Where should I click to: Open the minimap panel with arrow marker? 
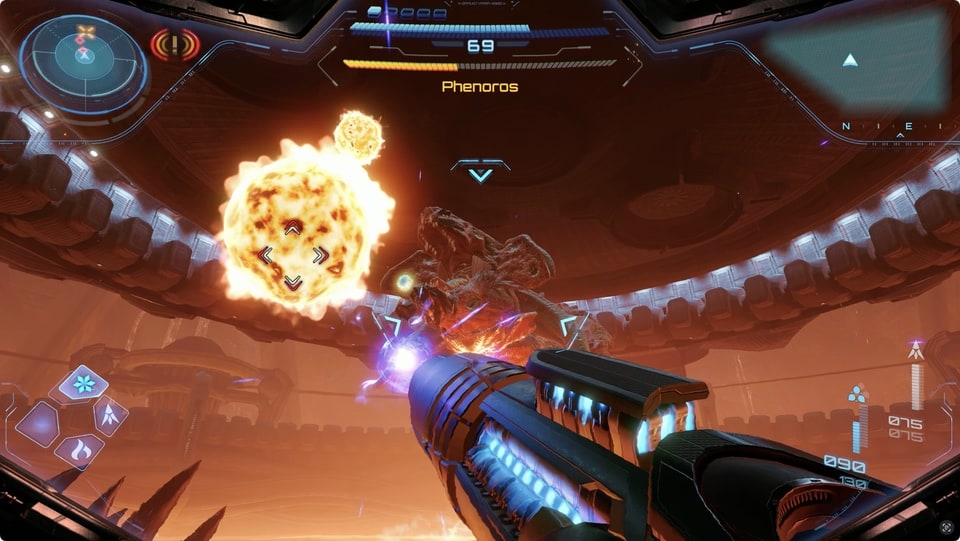pos(856,61)
